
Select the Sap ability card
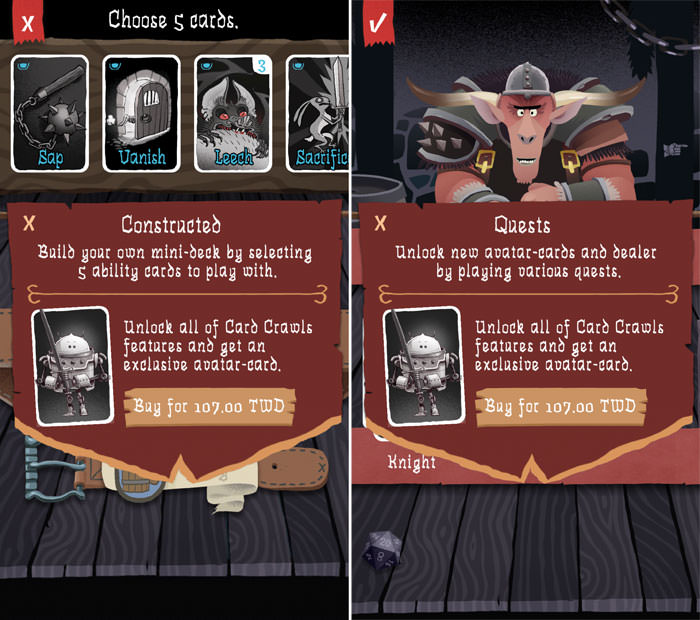[50, 112]
